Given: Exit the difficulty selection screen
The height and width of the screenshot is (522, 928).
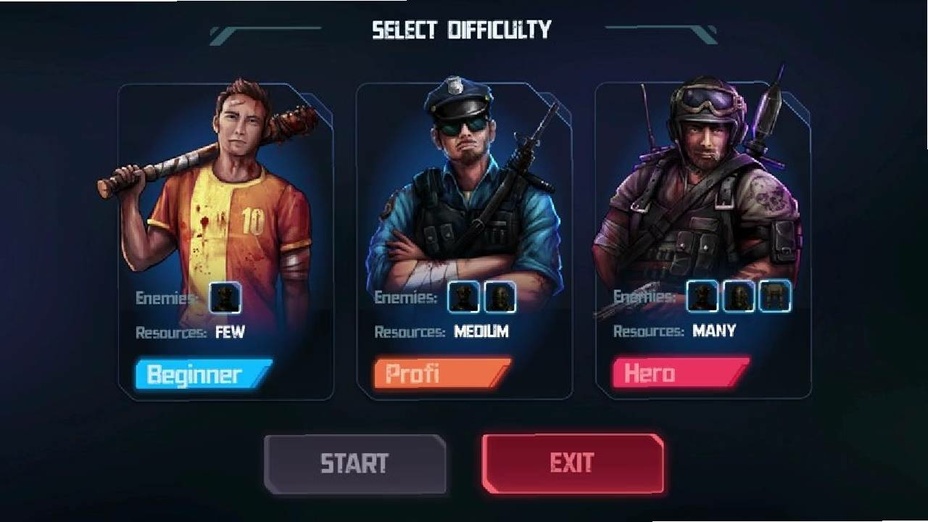Looking at the screenshot, I should tap(572, 463).
